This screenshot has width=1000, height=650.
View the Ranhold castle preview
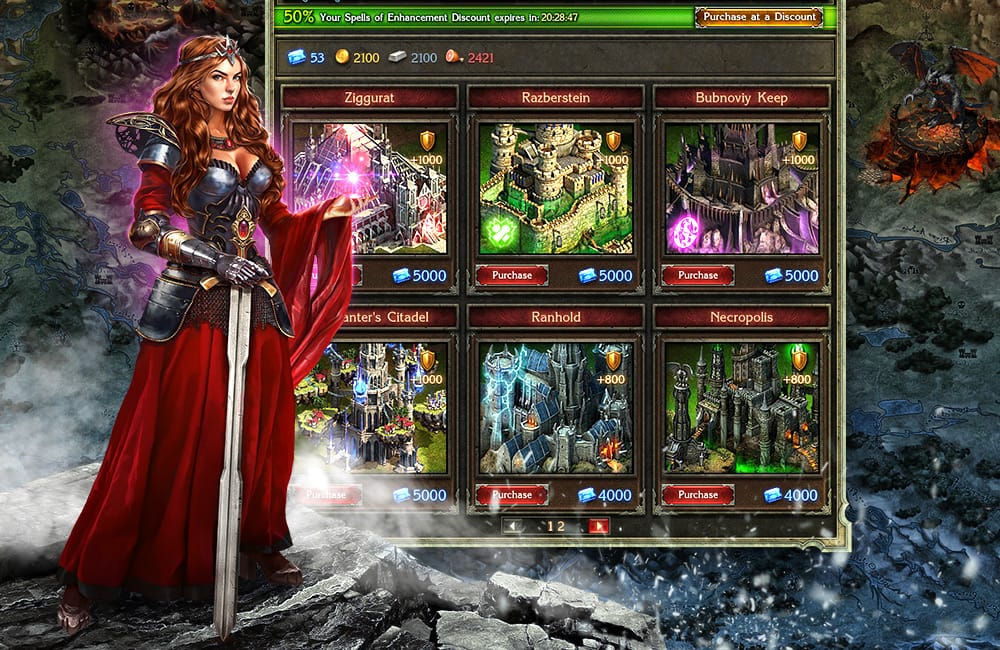555,408
